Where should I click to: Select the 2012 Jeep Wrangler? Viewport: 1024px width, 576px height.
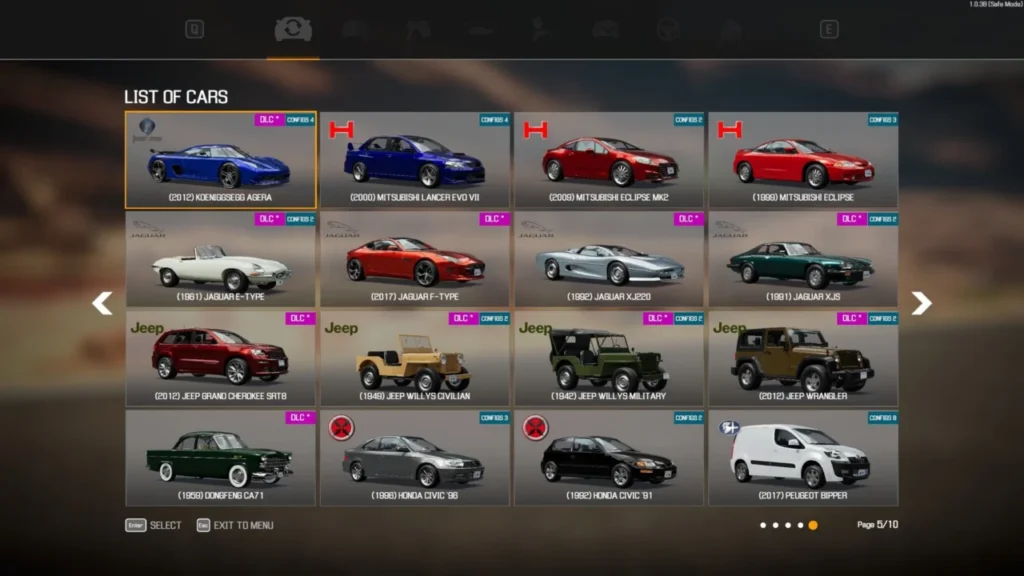pos(803,358)
